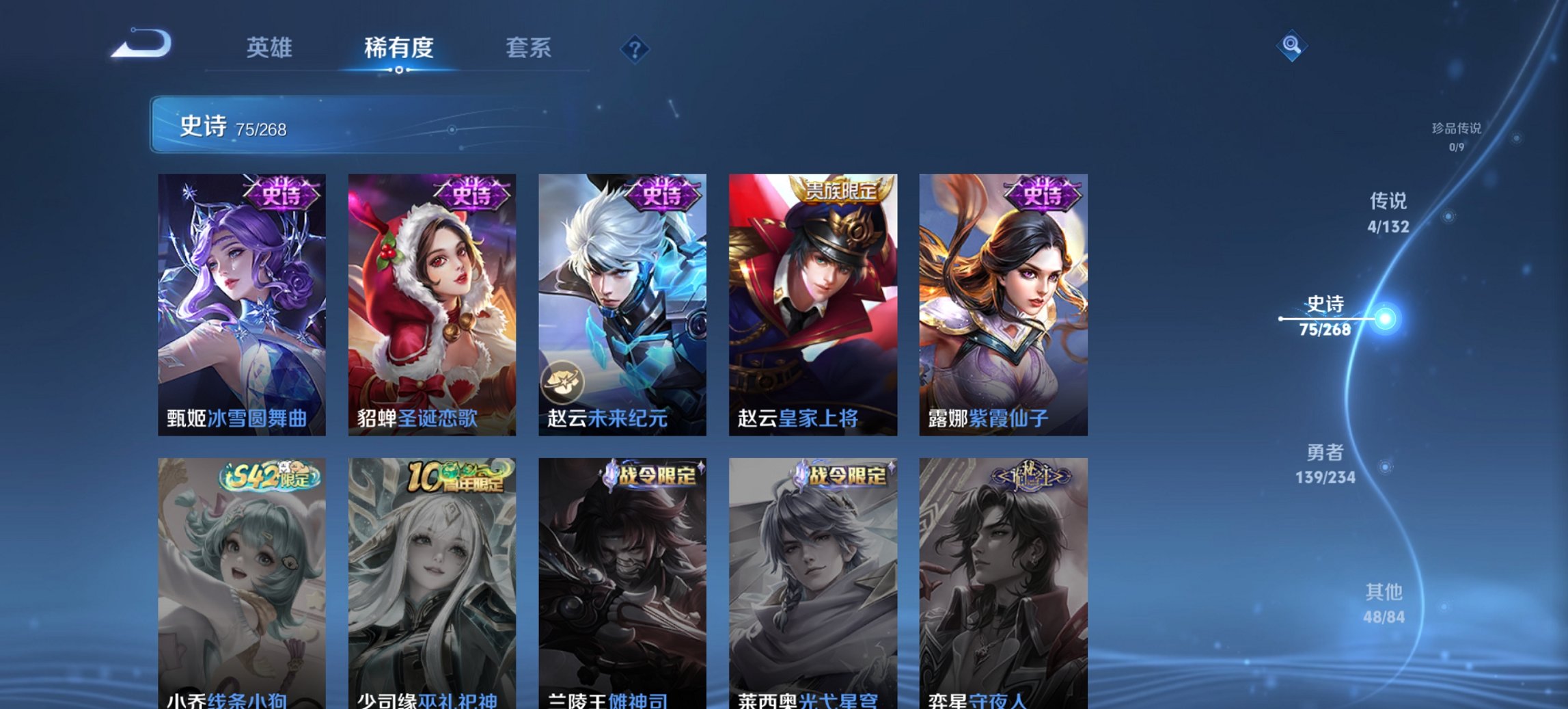Select the 貂蝉圣诞恋歌 skin thumbnail
The image size is (1568, 709).
[x=430, y=301]
